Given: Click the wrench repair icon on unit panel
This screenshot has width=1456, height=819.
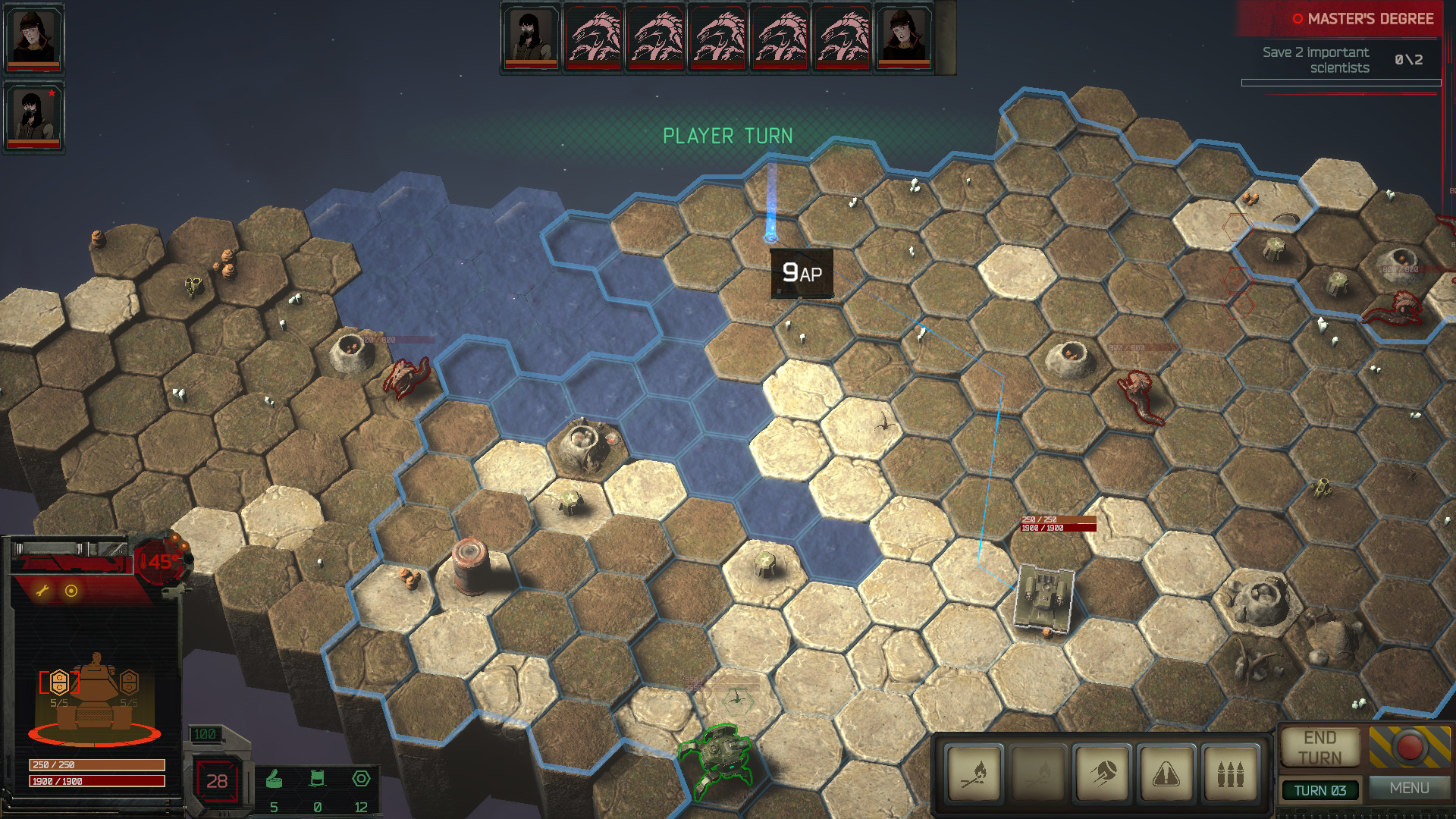Looking at the screenshot, I should point(43,591).
